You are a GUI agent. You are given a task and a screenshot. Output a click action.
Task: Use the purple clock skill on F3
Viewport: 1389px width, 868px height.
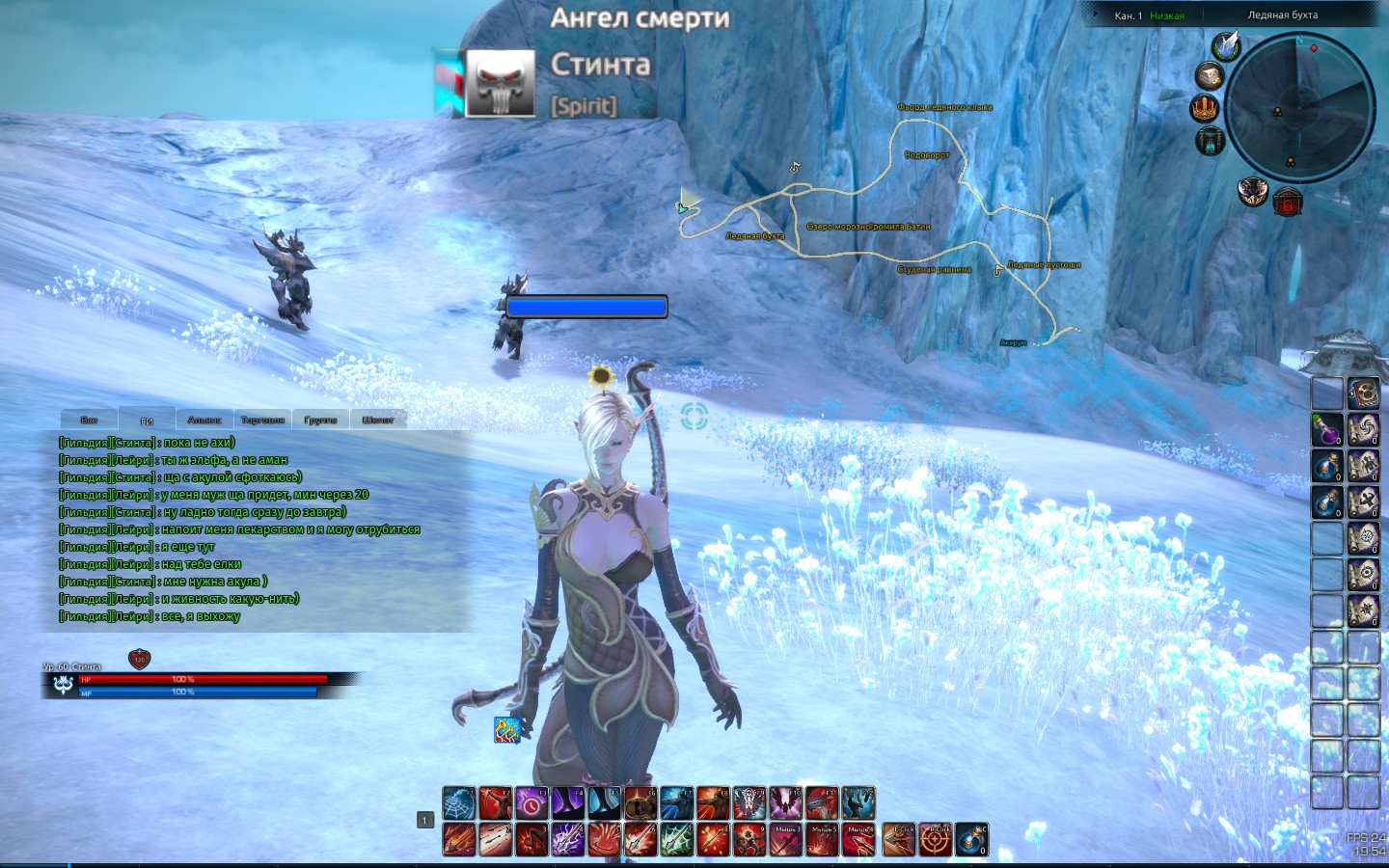pyautogui.click(x=531, y=802)
